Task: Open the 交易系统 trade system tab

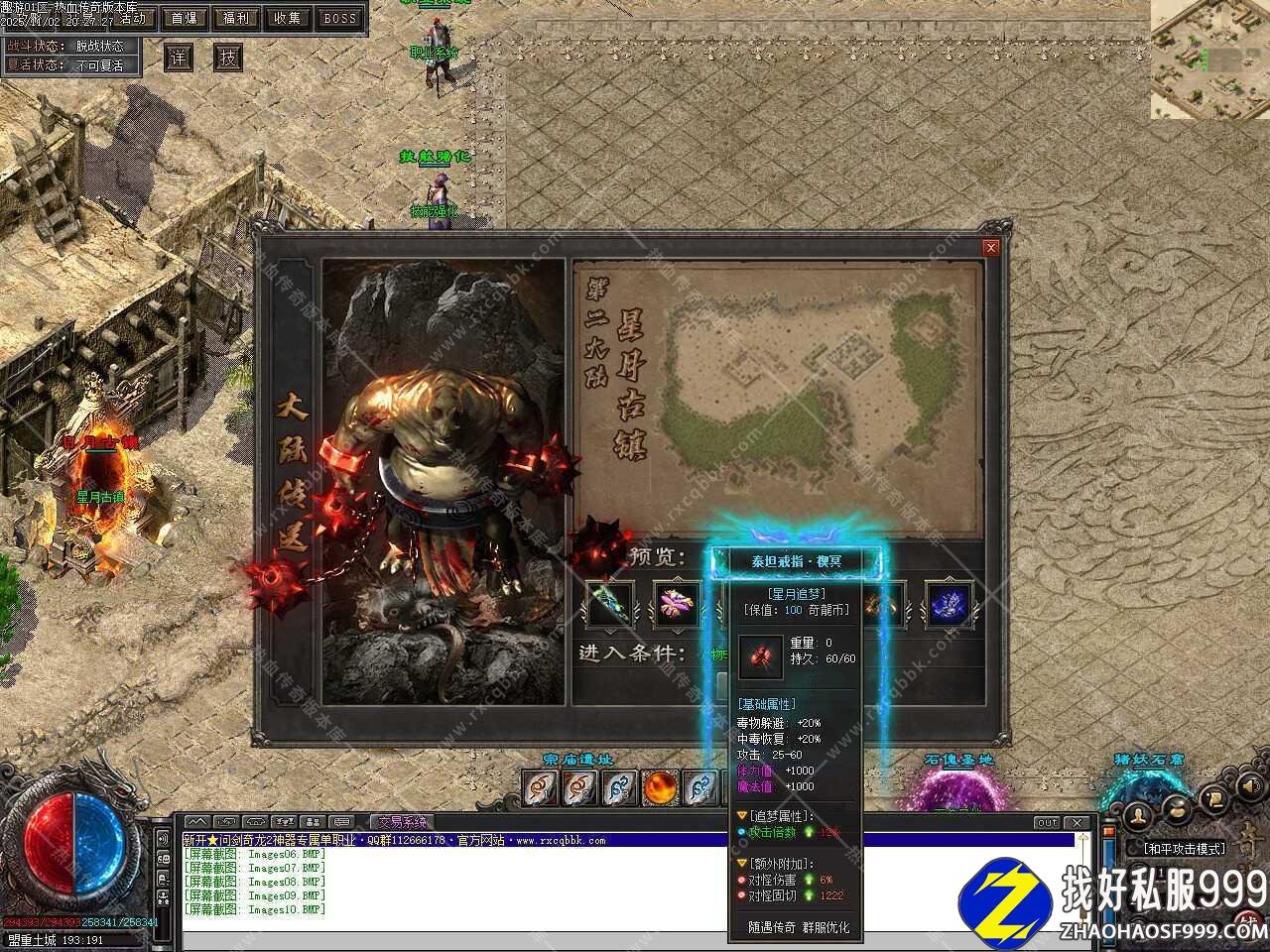Action: point(401,822)
